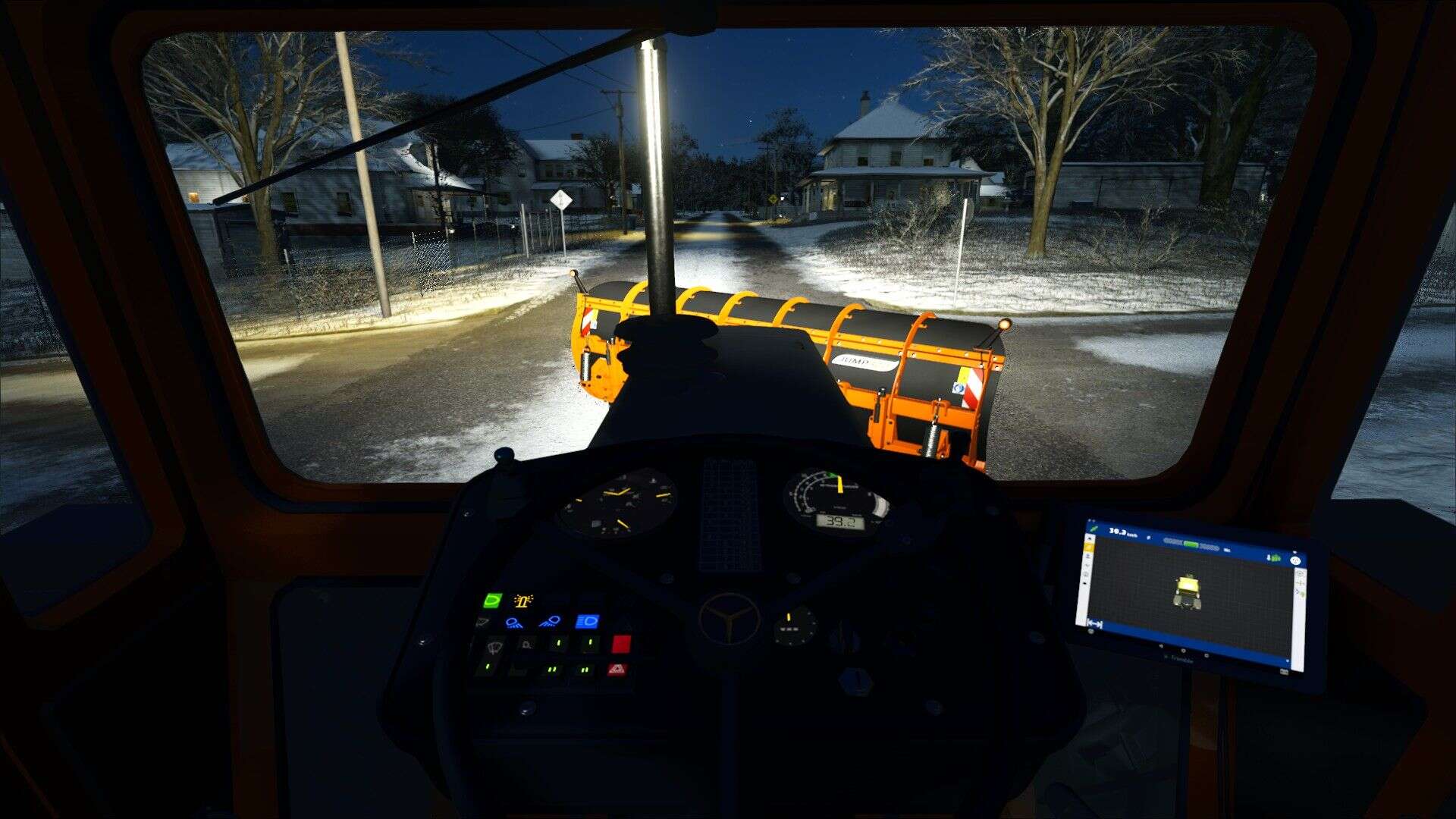Click the compass recenter icon on GPS screen

point(1296,560)
